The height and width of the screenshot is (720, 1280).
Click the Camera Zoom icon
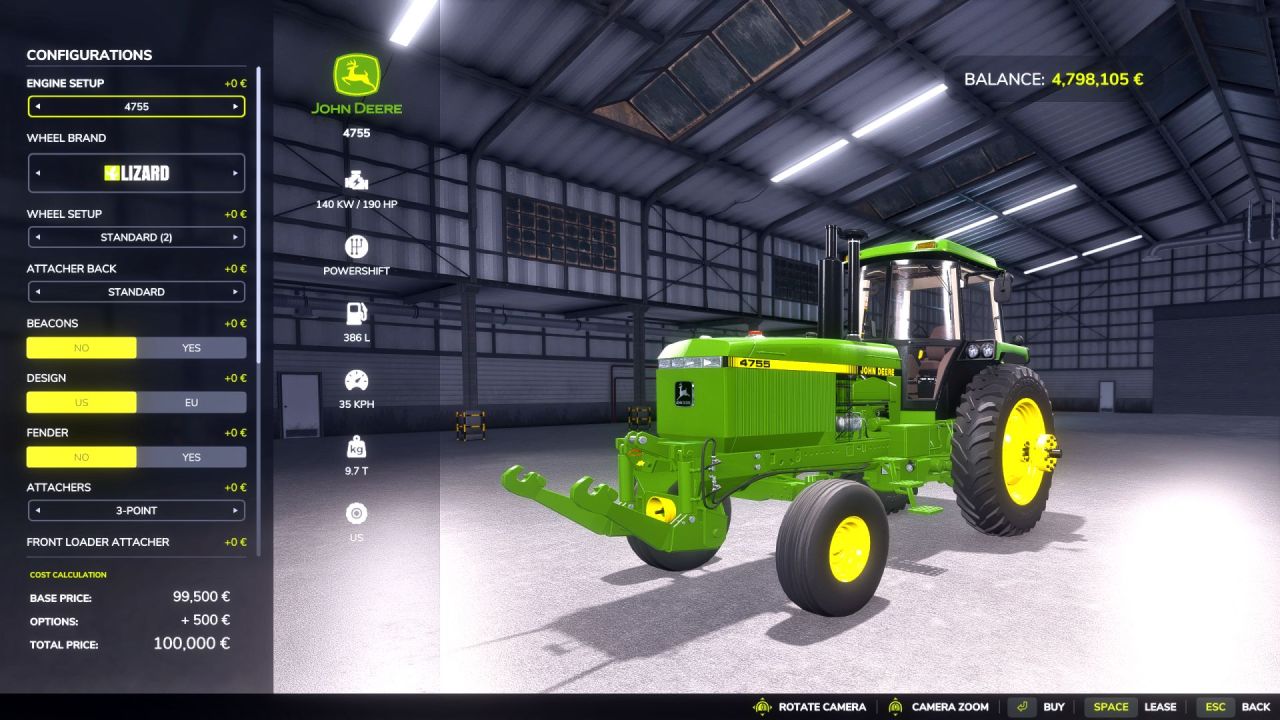896,706
